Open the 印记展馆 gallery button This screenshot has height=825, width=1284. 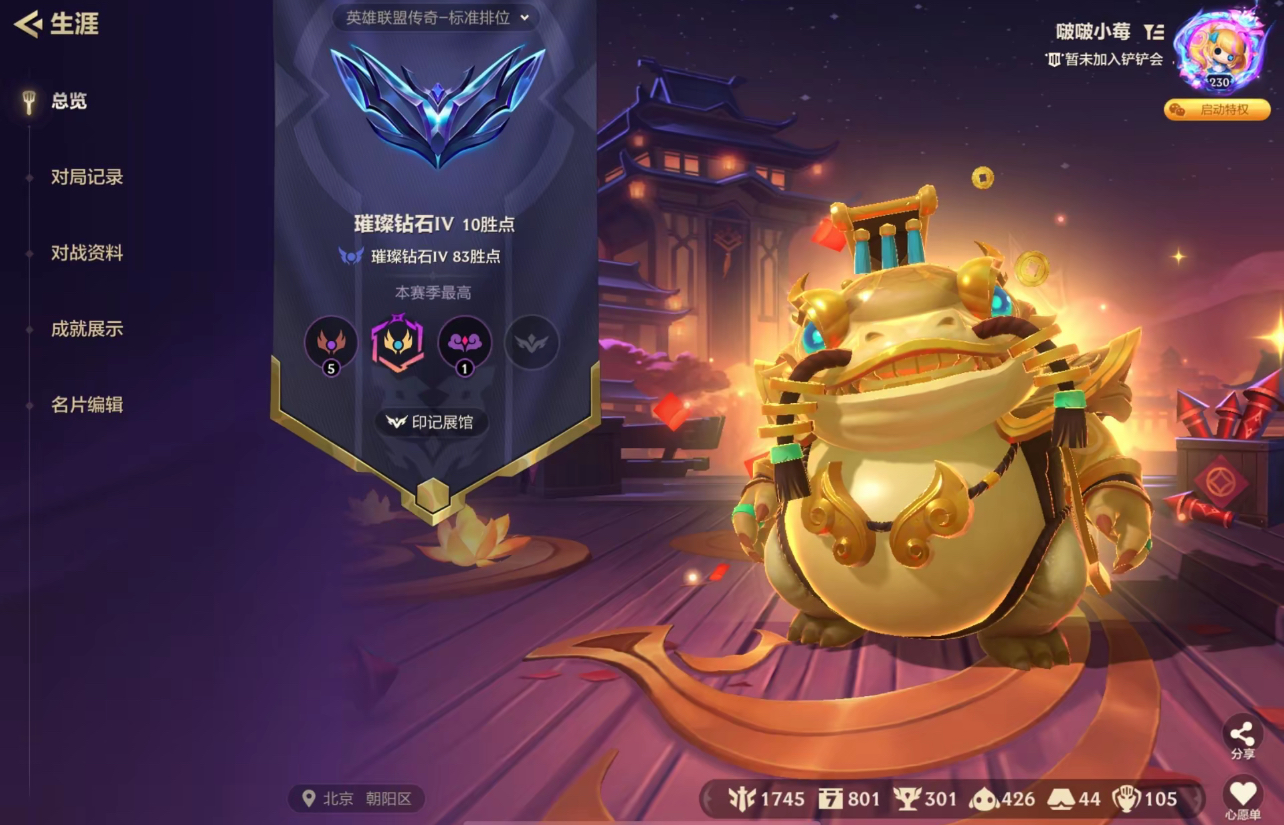point(430,422)
